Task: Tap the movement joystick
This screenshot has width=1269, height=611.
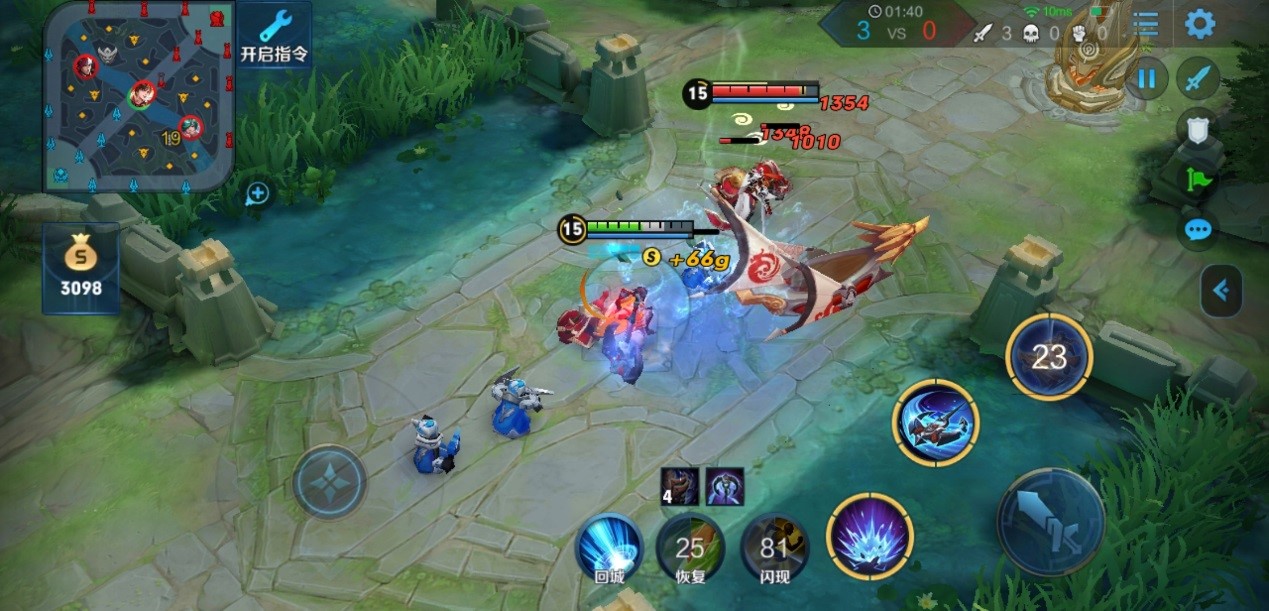Action: coord(330,481)
